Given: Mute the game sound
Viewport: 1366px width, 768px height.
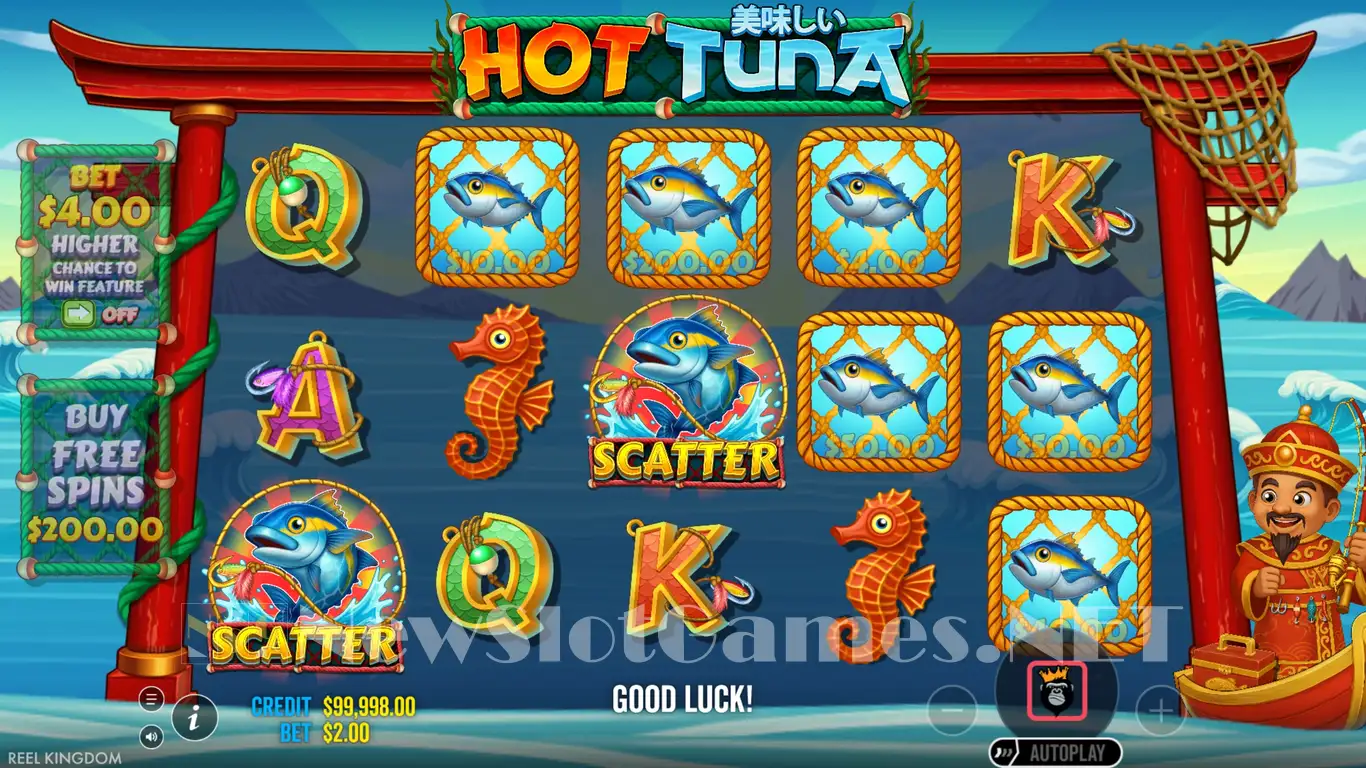Looking at the screenshot, I should (x=152, y=737).
